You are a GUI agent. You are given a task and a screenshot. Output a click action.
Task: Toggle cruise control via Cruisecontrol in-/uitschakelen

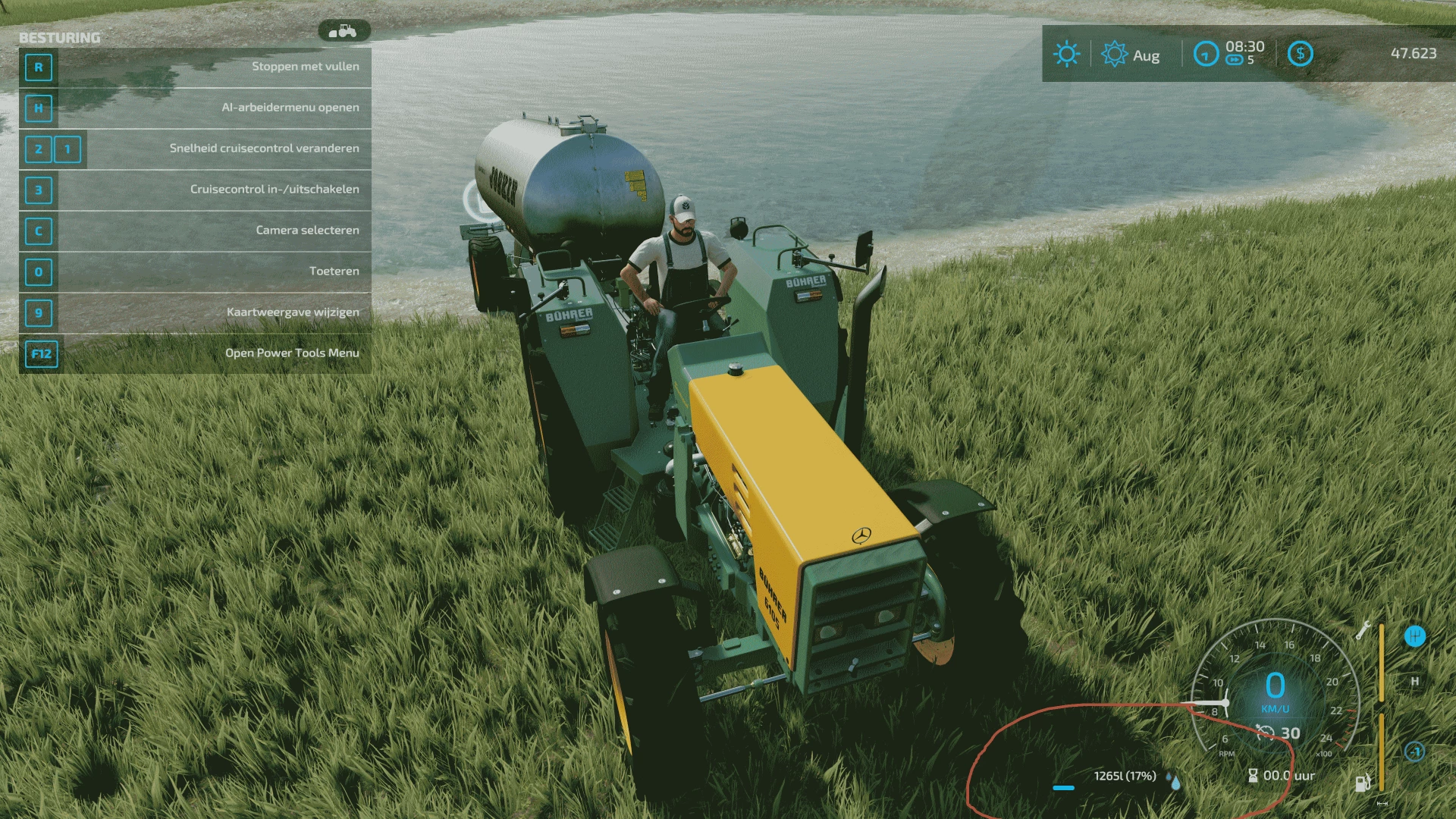tap(275, 189)
